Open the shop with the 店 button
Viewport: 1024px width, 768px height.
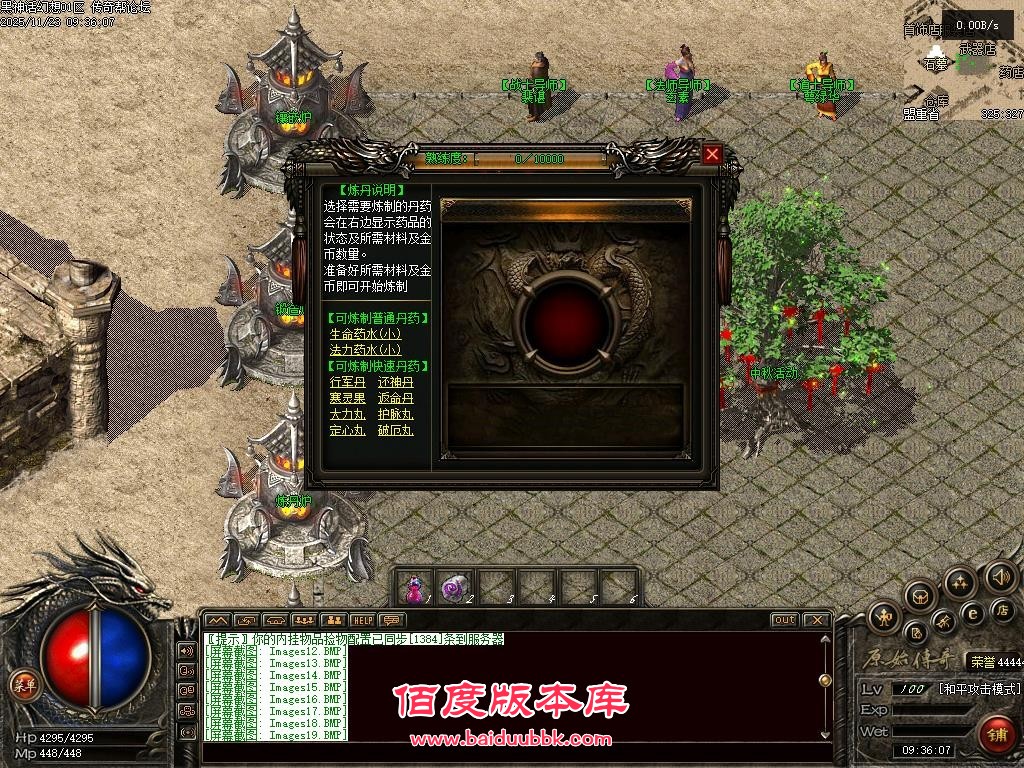click(x=1002, y=609)
